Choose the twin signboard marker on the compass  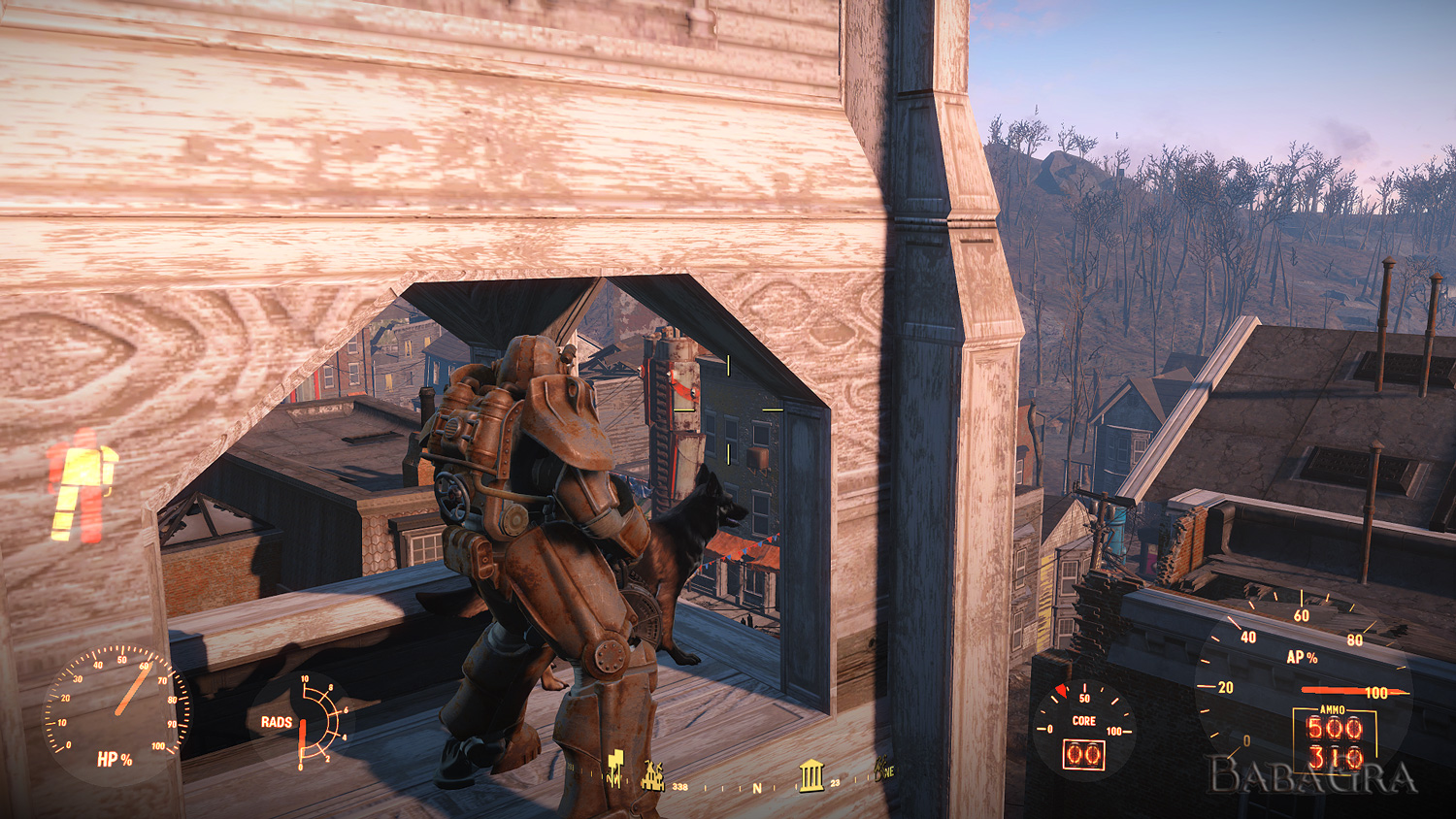coord(614,767)
